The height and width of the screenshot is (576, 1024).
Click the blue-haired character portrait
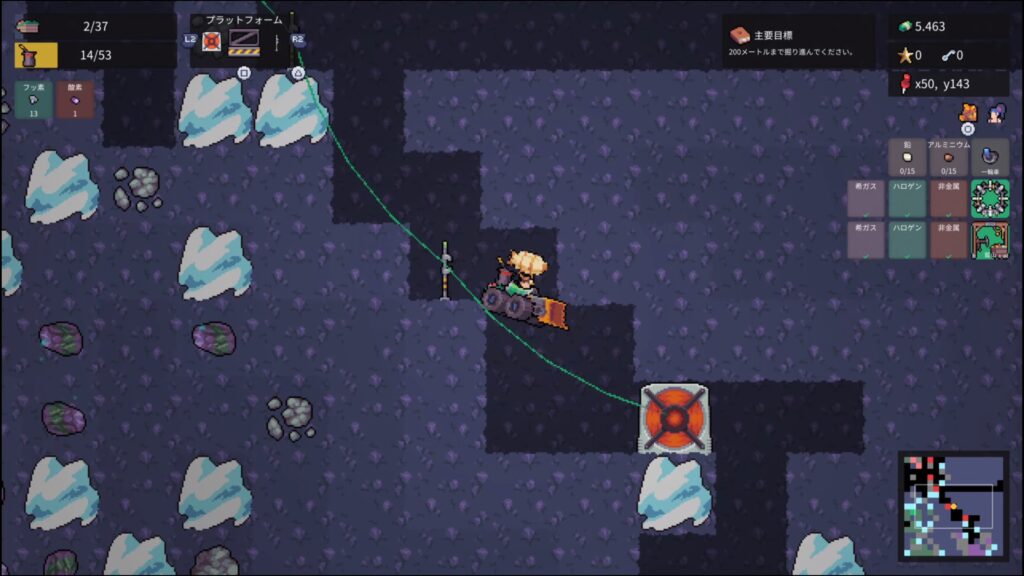(x=996, y=113)
